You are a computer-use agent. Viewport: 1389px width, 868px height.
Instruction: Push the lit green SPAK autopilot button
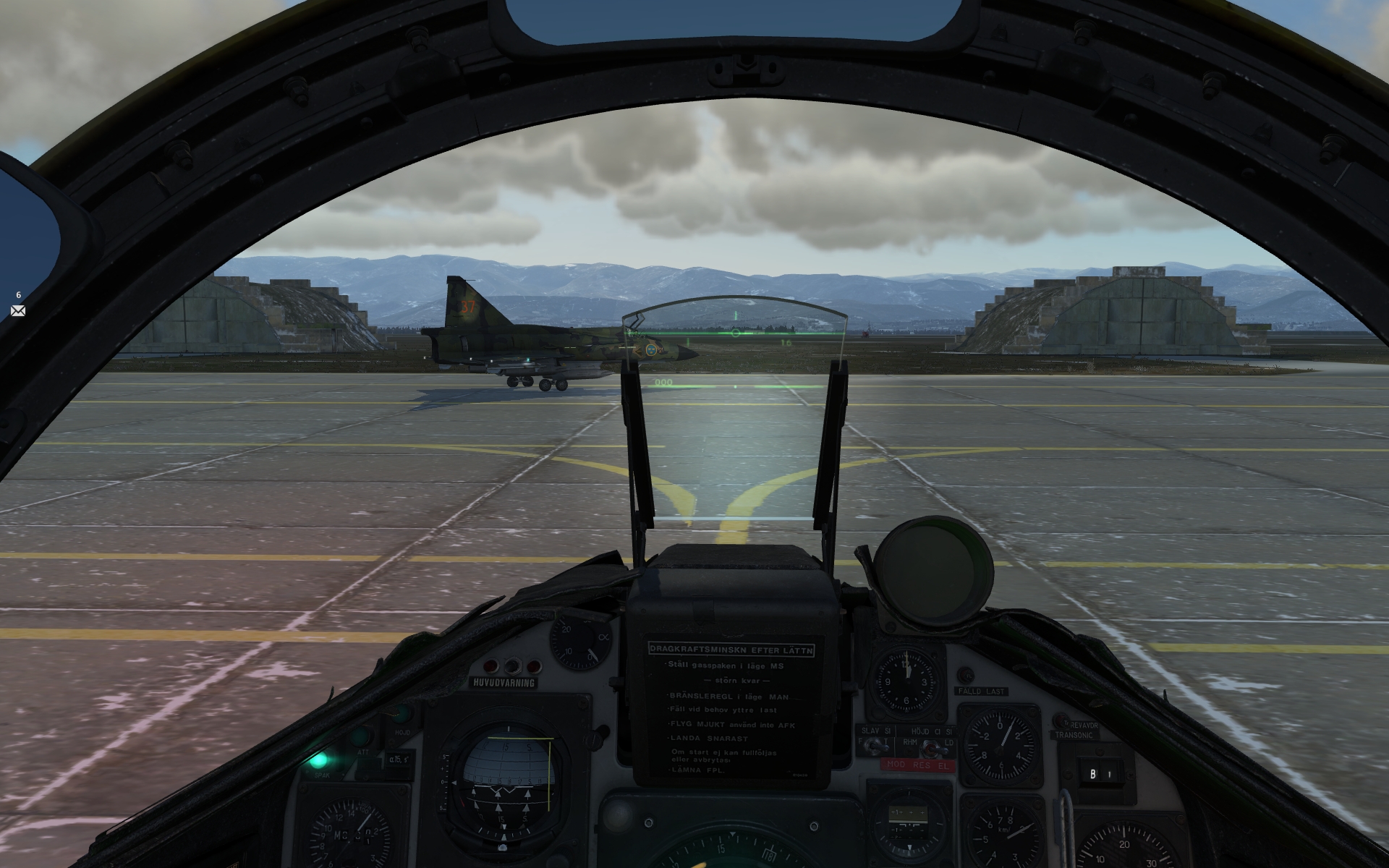coord(317,760)
